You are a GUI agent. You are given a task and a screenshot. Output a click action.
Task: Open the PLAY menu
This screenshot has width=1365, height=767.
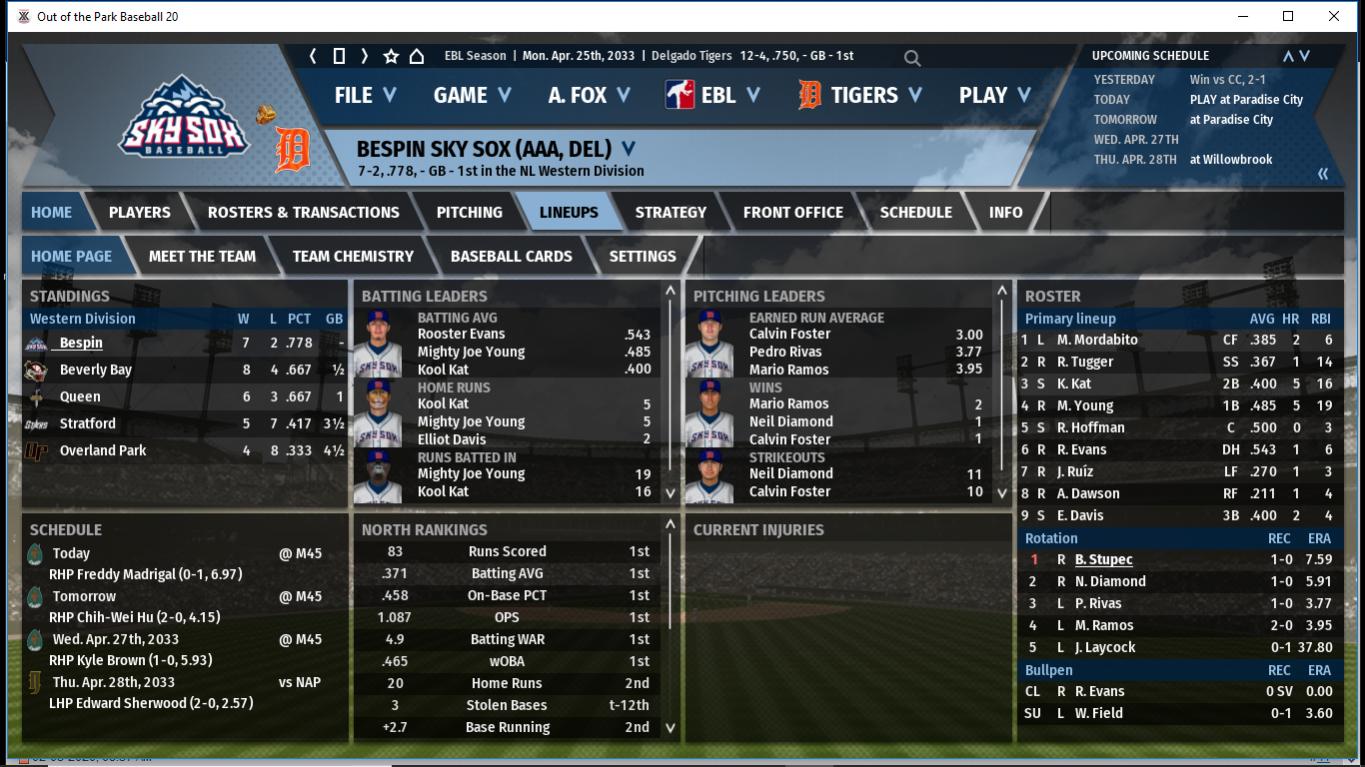(x=994, y=95)
